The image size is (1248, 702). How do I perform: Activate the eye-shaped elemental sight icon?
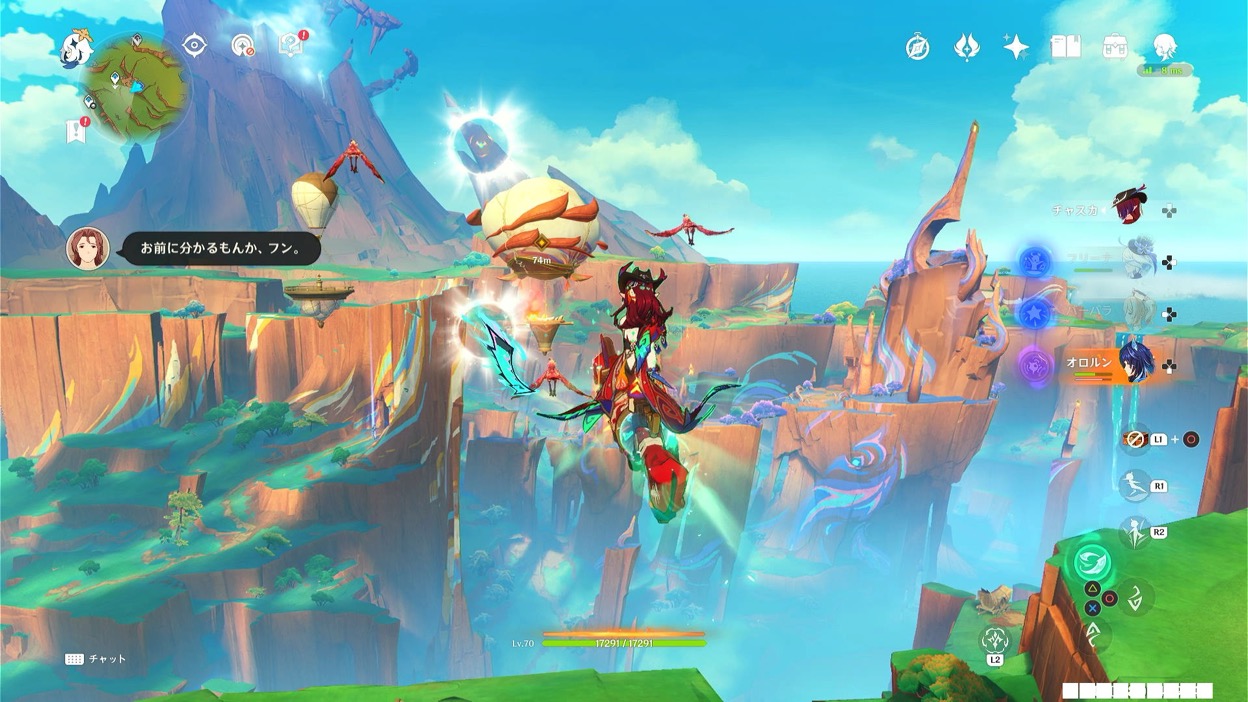click(x=194, y=45)
